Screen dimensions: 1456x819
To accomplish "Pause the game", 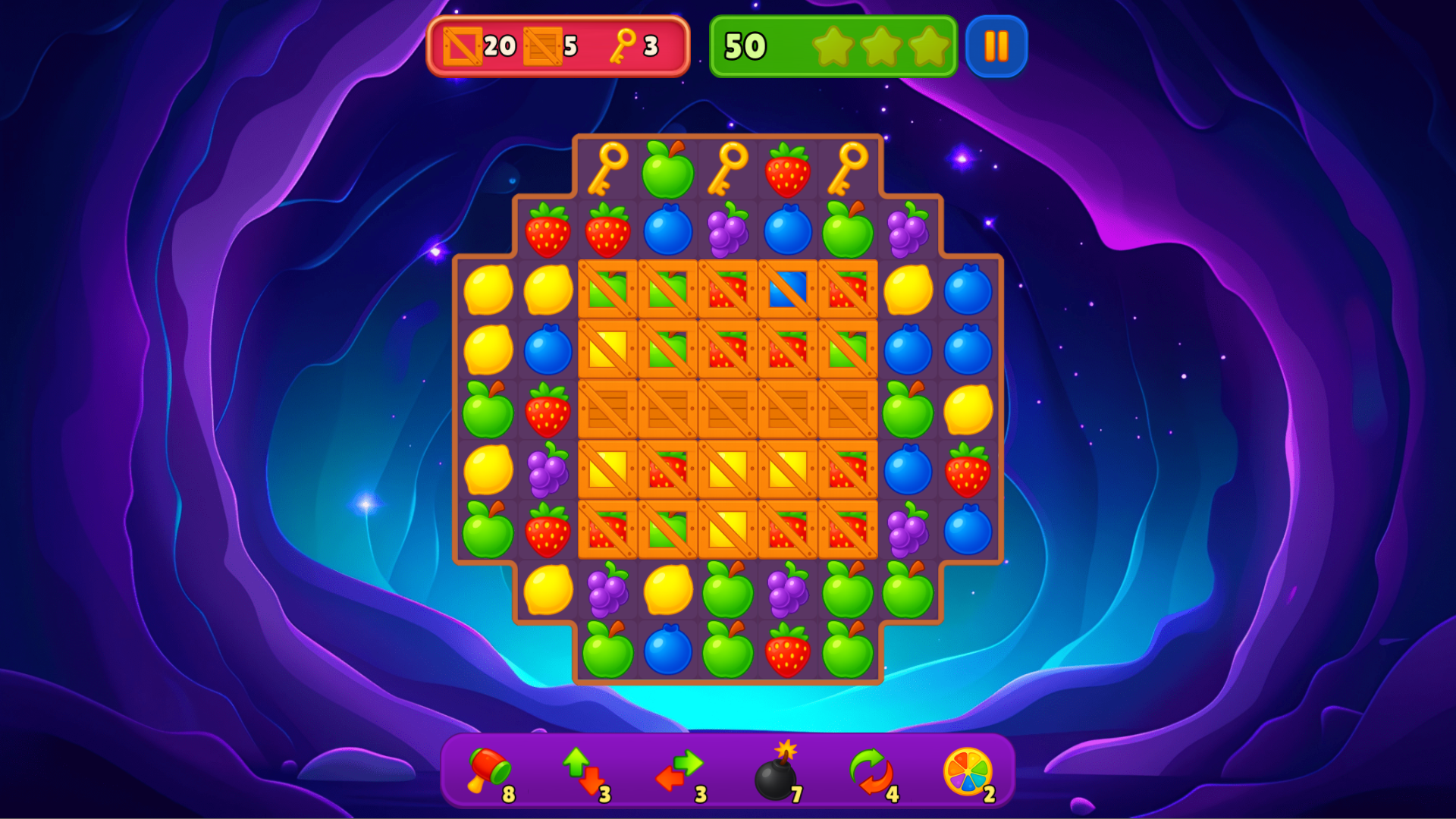I will (997, 47).
